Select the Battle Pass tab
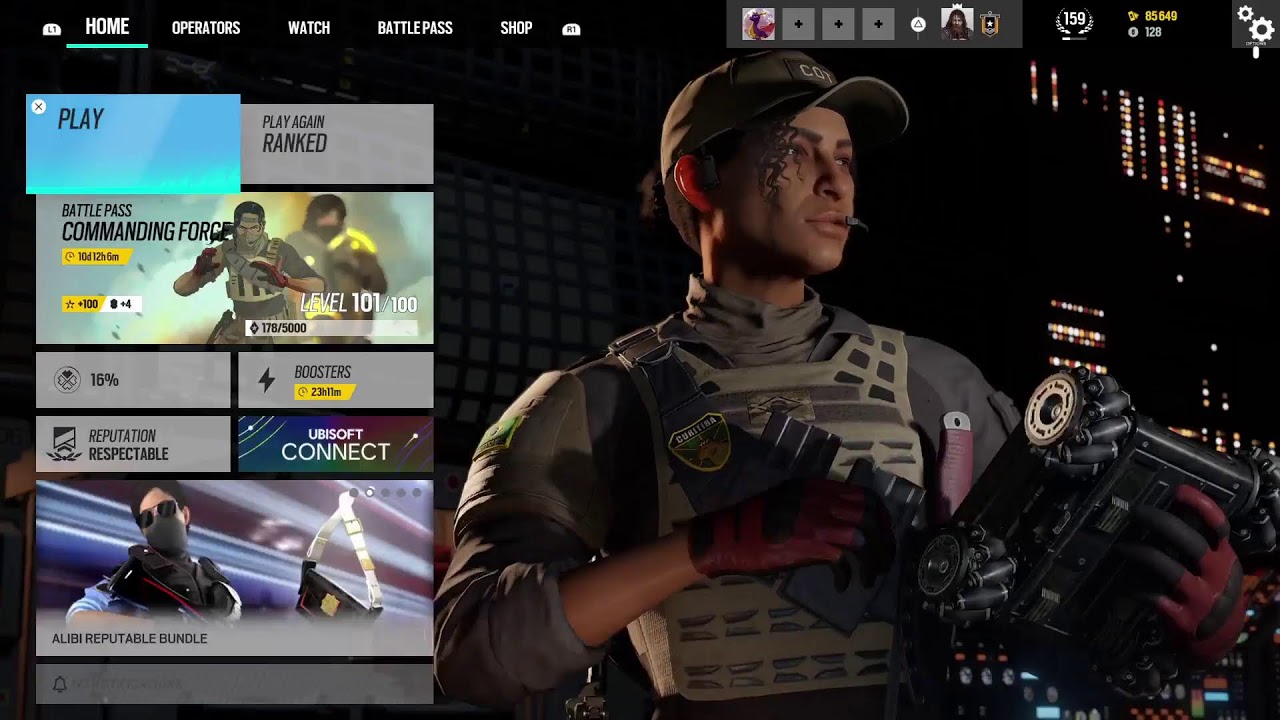Screen dimensions: 1280x720 pyautogui.click(x=415, y=28)
